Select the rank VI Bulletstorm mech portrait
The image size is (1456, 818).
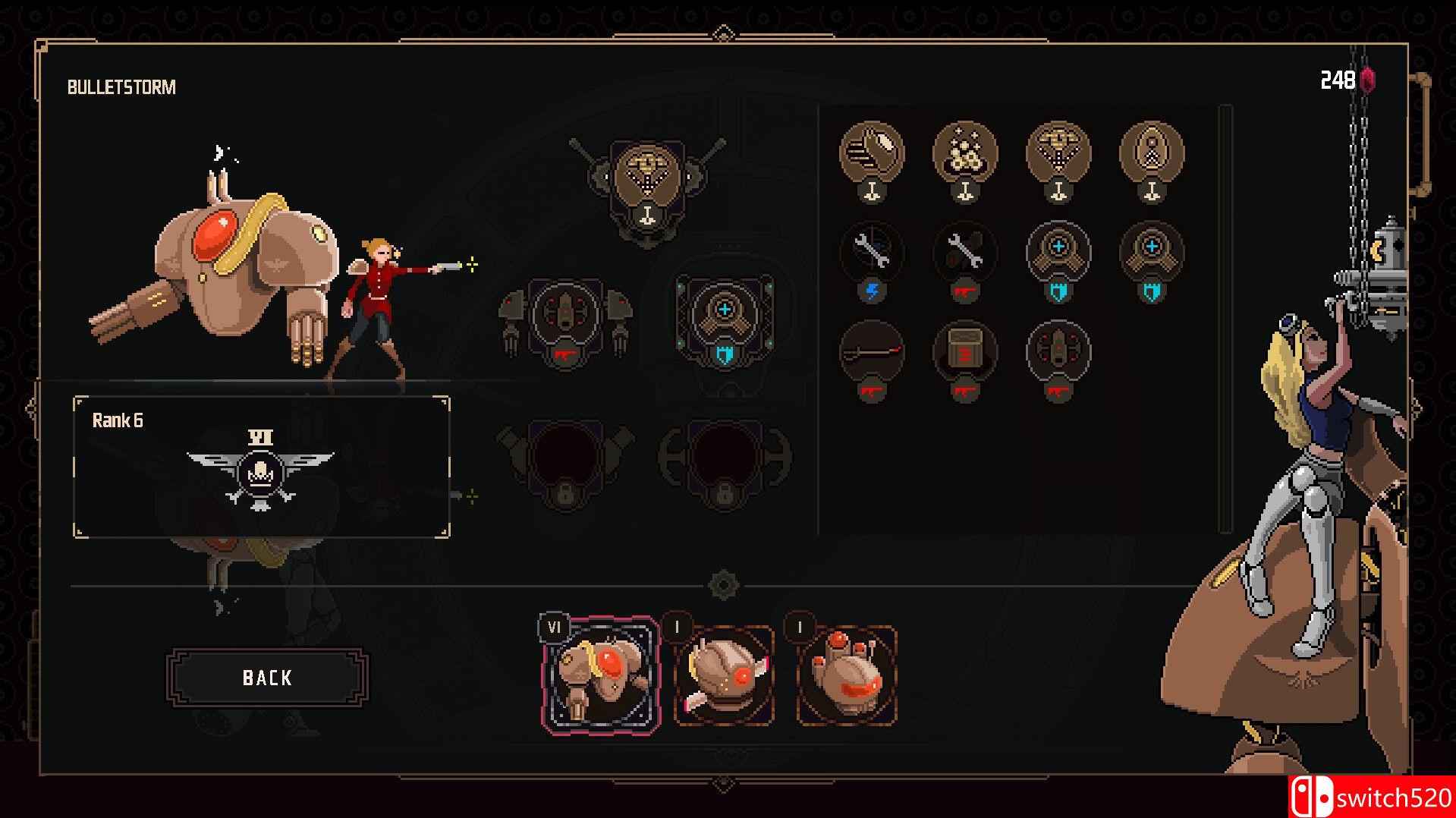click(x=601, y=675)
